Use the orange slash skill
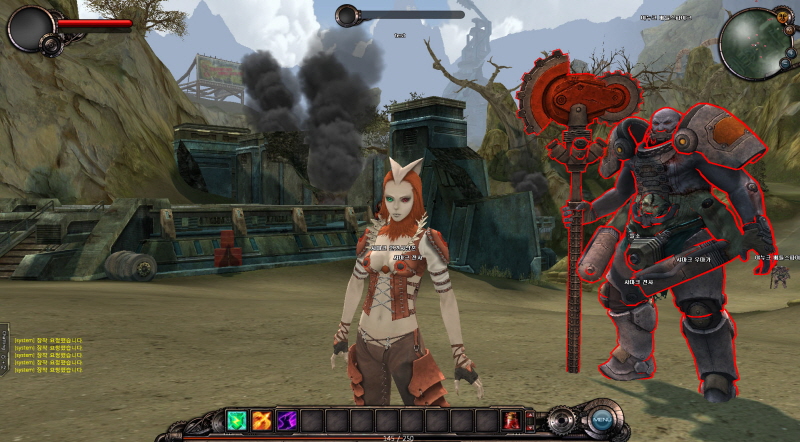This screenshot has height=442, width=800. [x=262, y=420]
